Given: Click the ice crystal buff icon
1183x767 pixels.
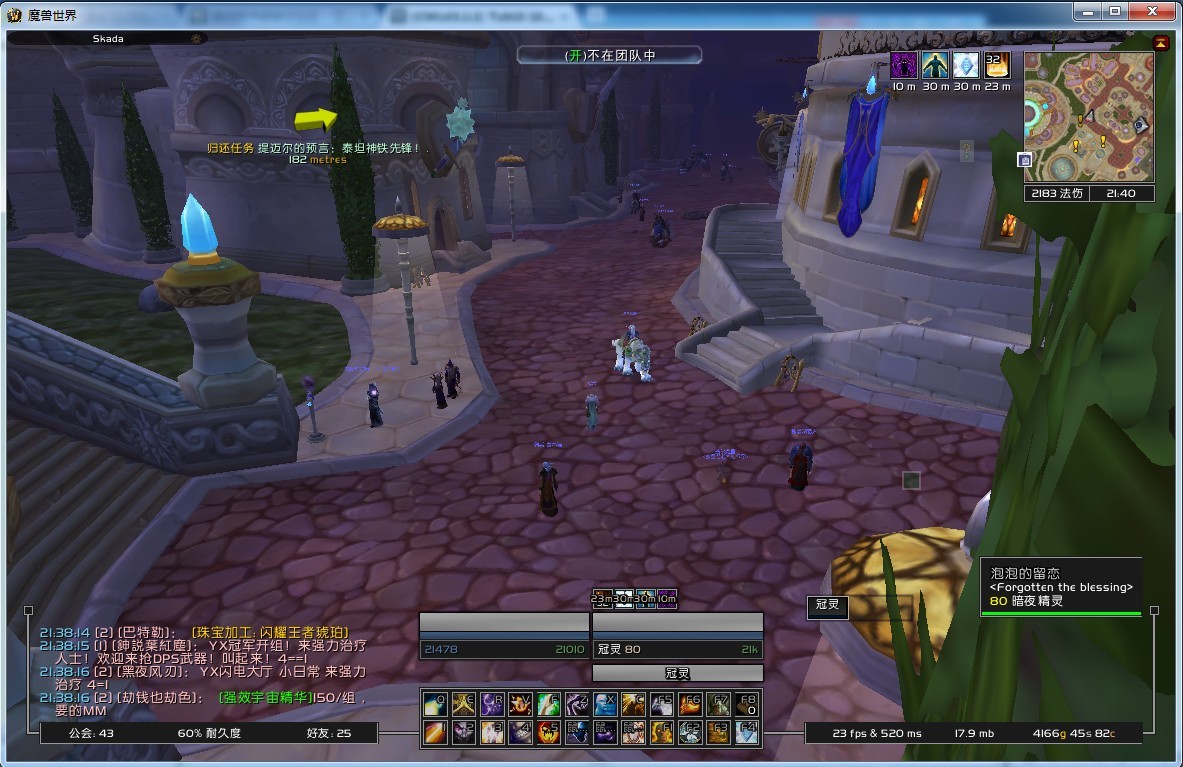Looking at the screenshot, I should pyautogui.click(x=966, y=66).
